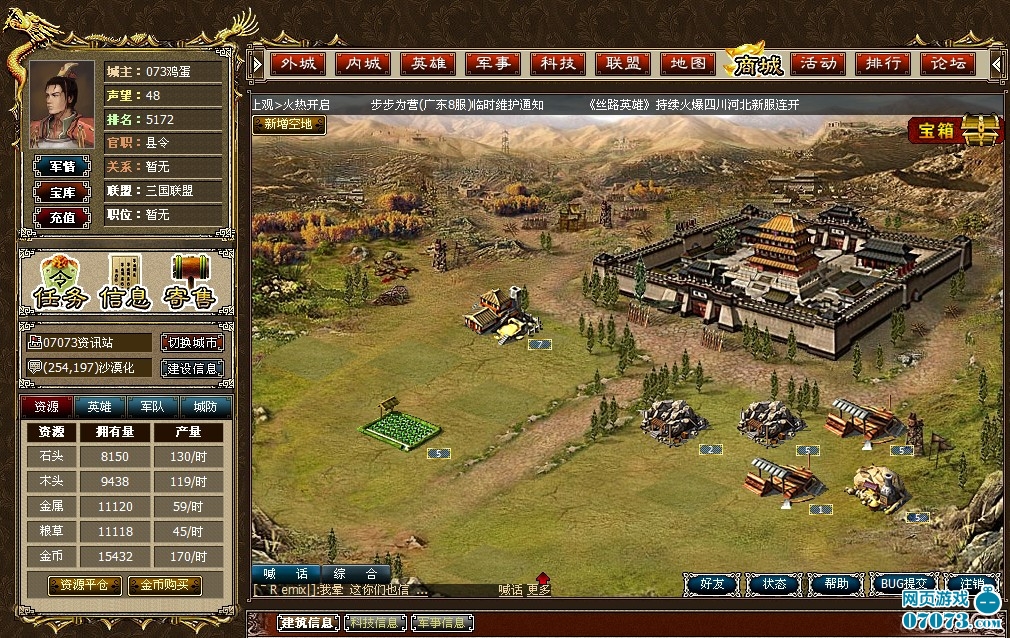Open the 地图 world map
The image size is (1010, 638).
(688, 63)
